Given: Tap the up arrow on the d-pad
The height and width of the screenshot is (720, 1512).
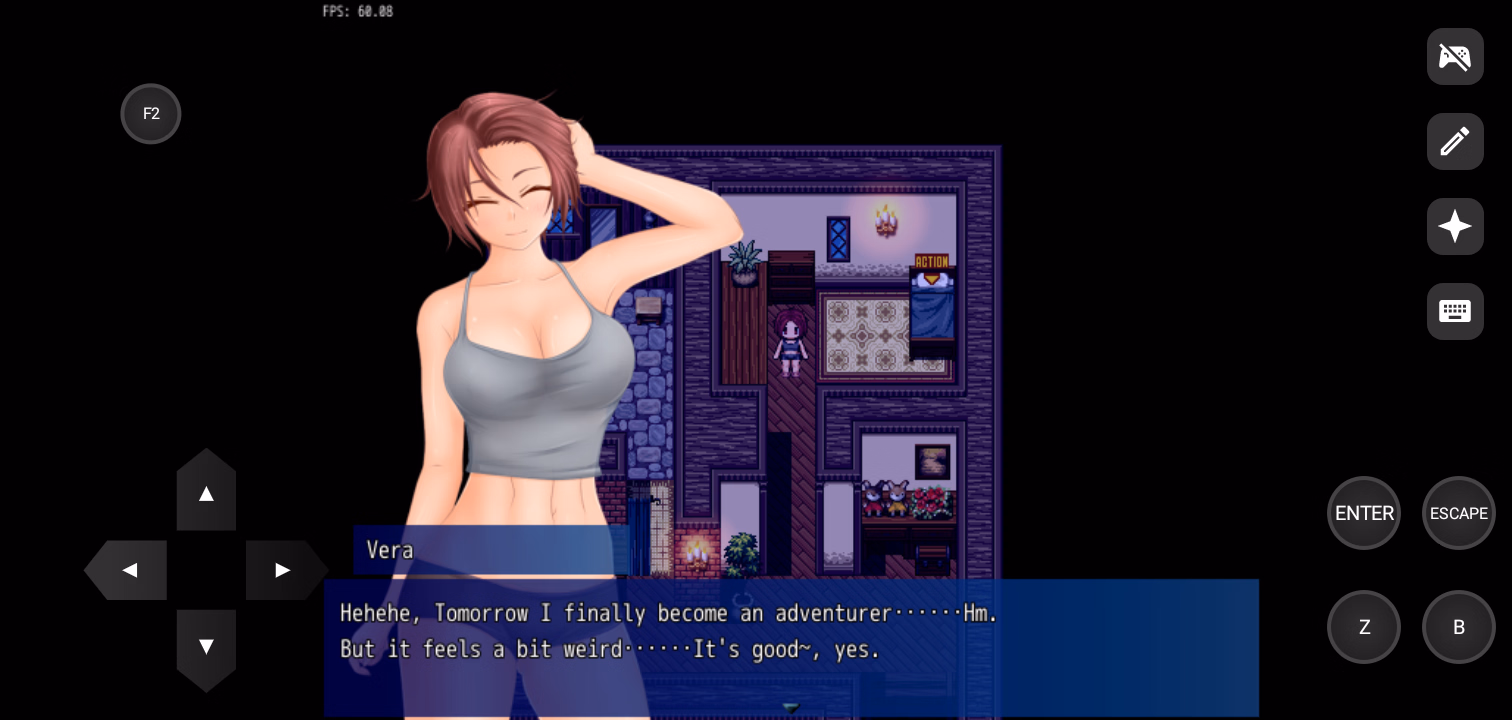Looking at the screenshot, I should (206, 493).
